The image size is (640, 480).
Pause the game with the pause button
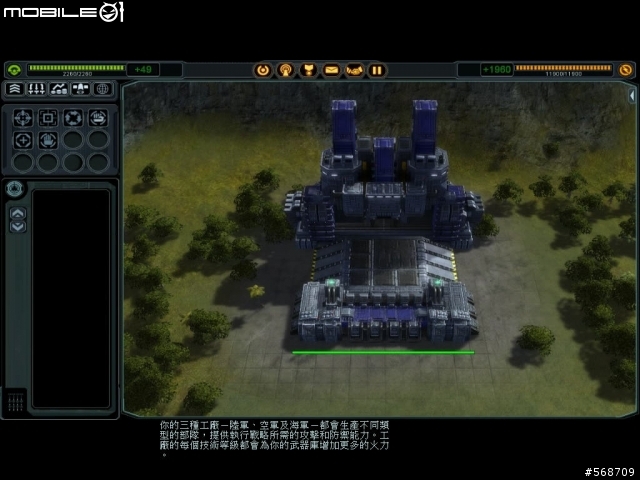coord(377,70)
